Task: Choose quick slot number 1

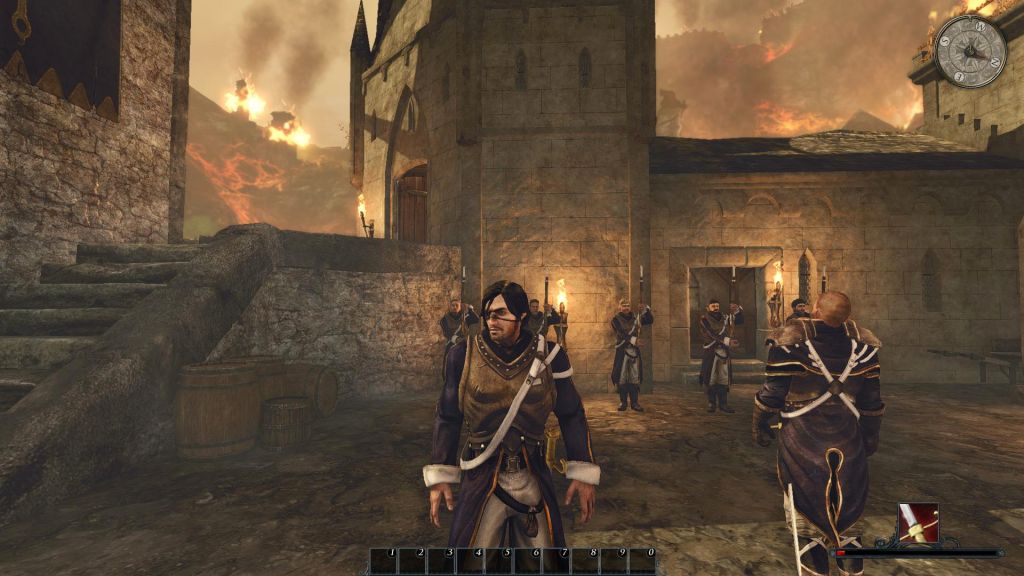Action: click(x=384, y=560)
